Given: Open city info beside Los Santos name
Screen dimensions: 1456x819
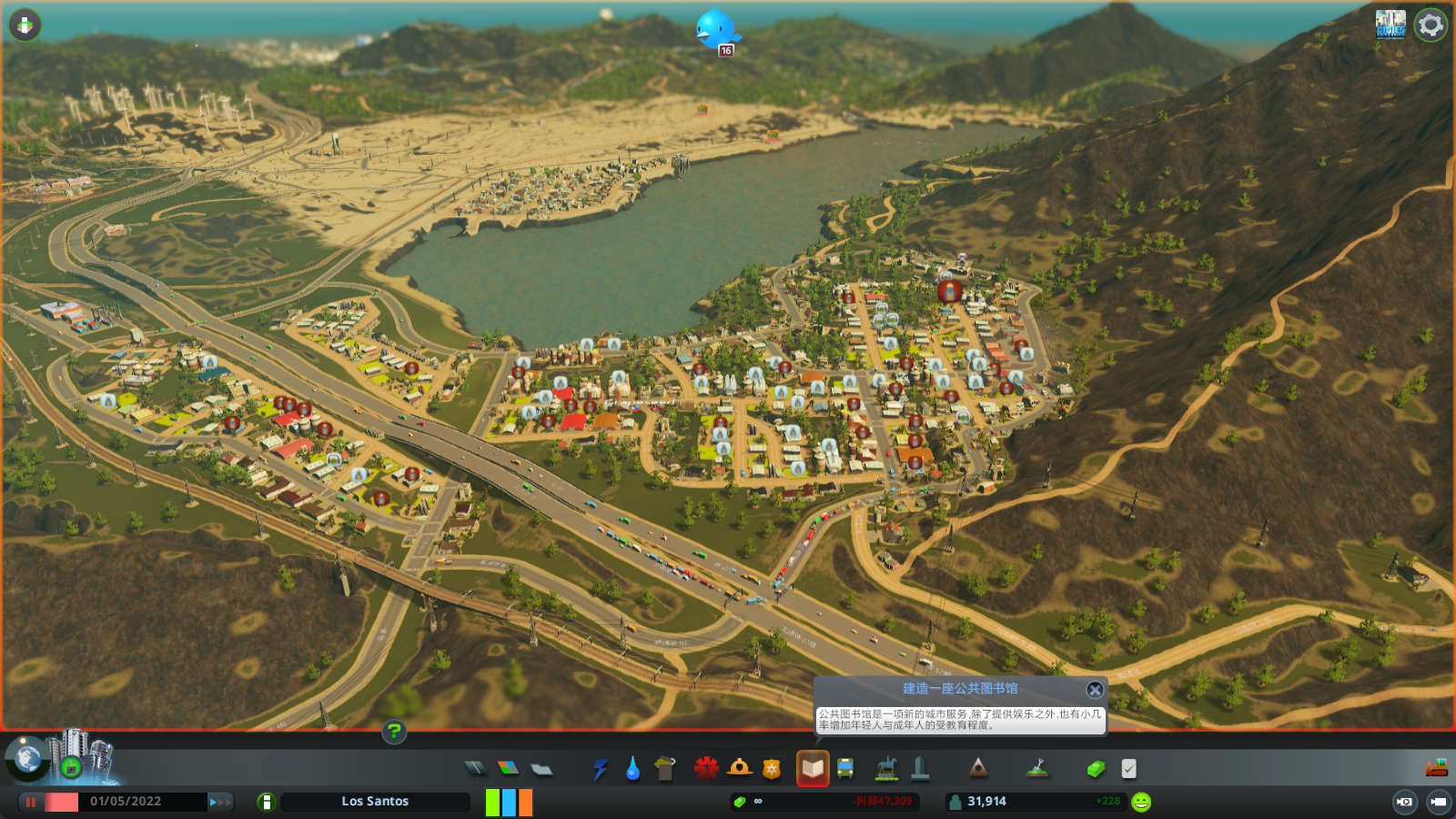Looking at the screenshot, I should tap(266, 802).
